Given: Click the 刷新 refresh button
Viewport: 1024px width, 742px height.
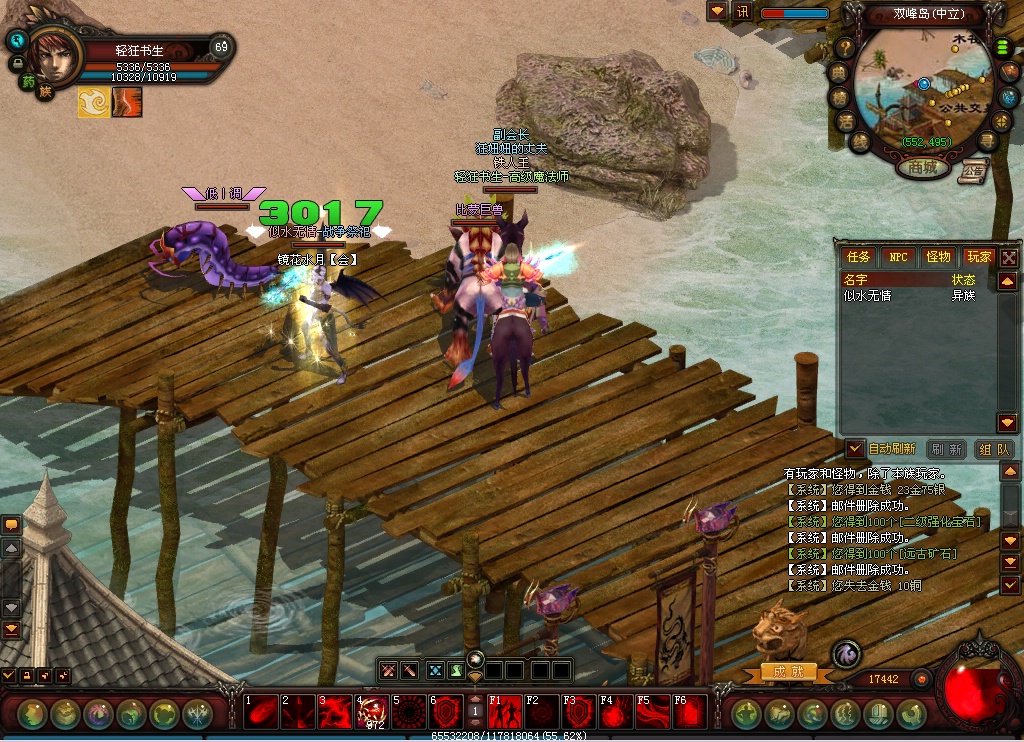Looking at the screenshot, I should 946,450.
